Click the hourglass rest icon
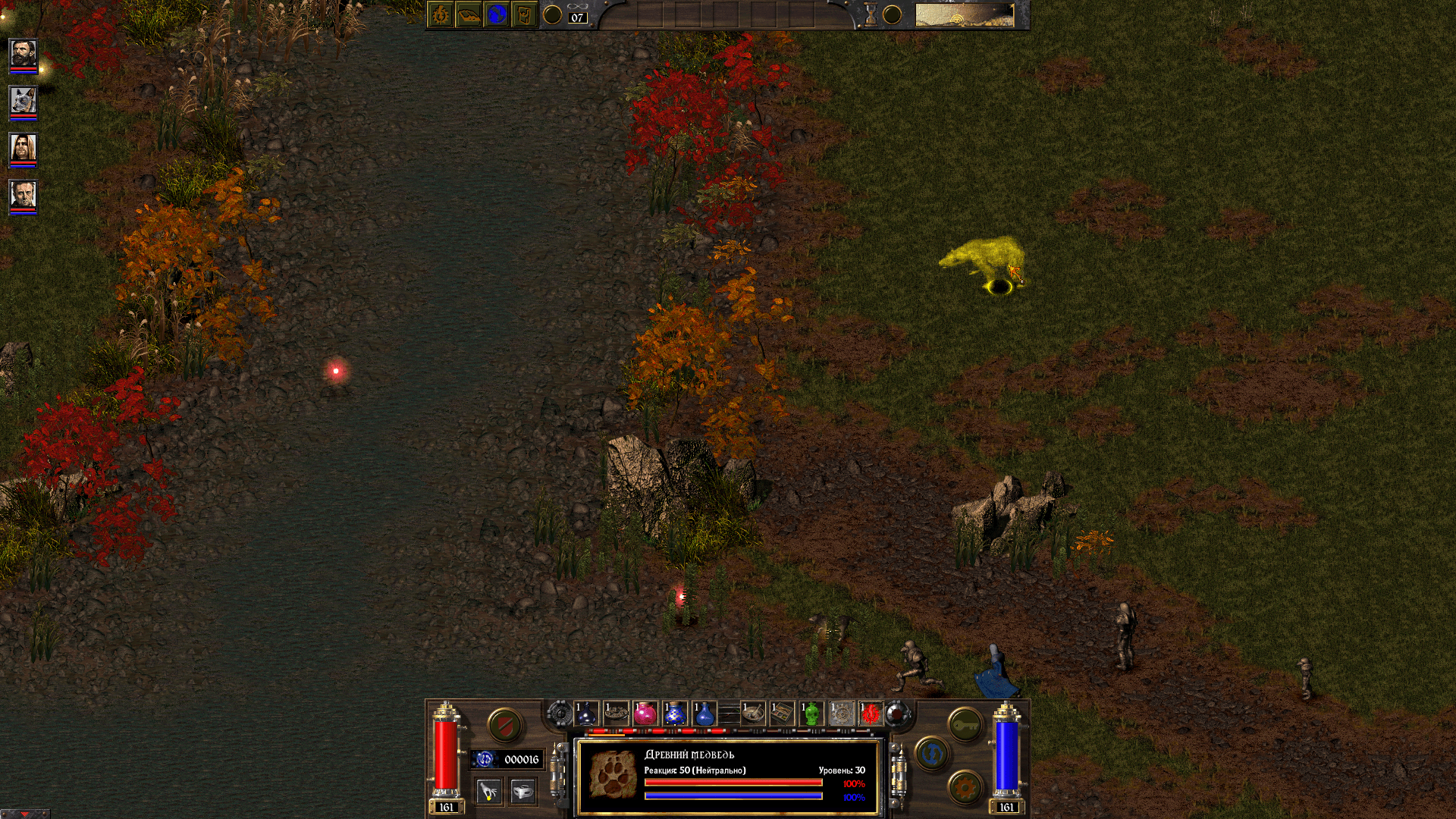Screen dimensions: 1456x819 click(871, 12)
